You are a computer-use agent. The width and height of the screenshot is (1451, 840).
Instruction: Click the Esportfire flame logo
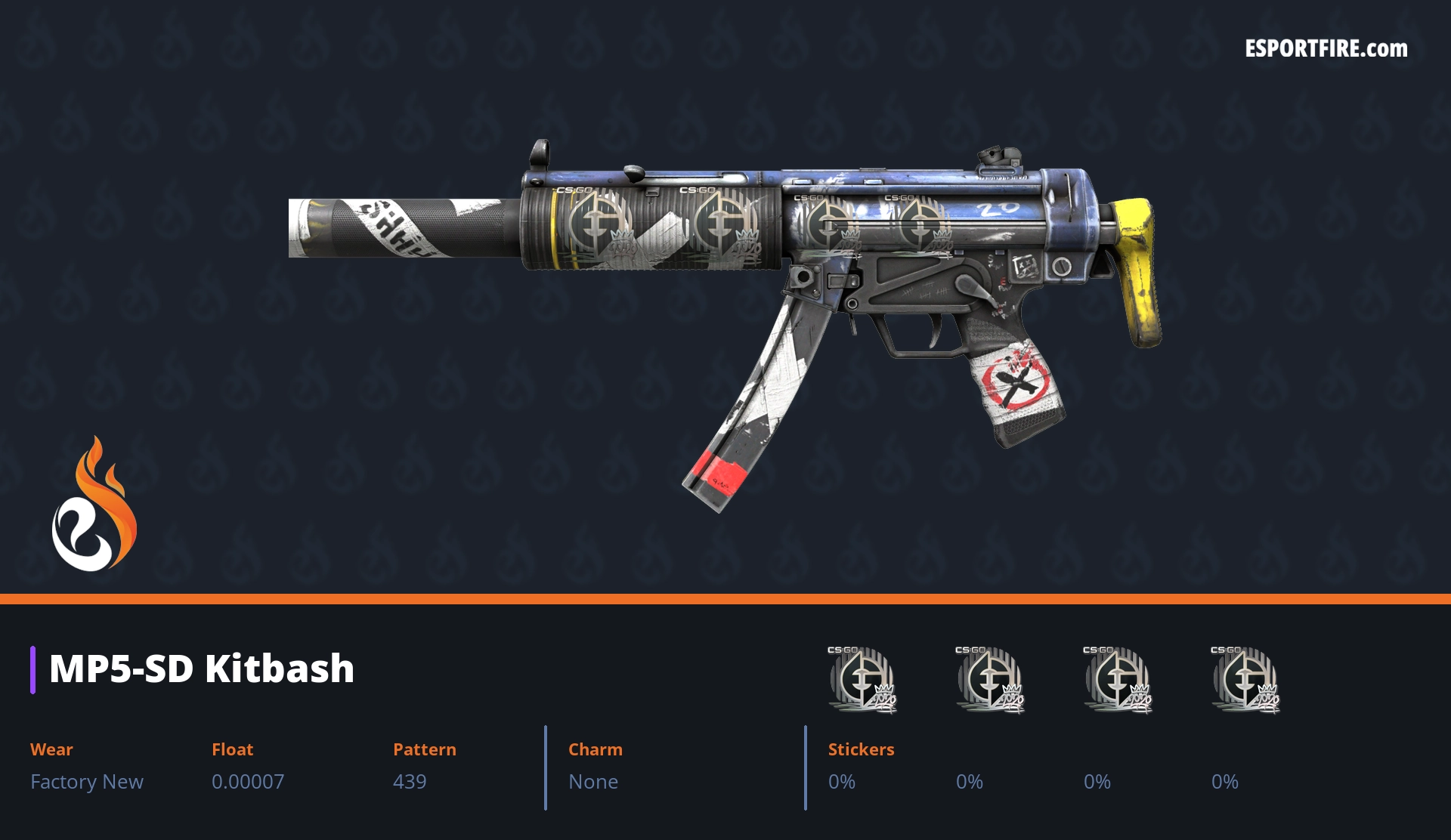click(x=94, y=505)
